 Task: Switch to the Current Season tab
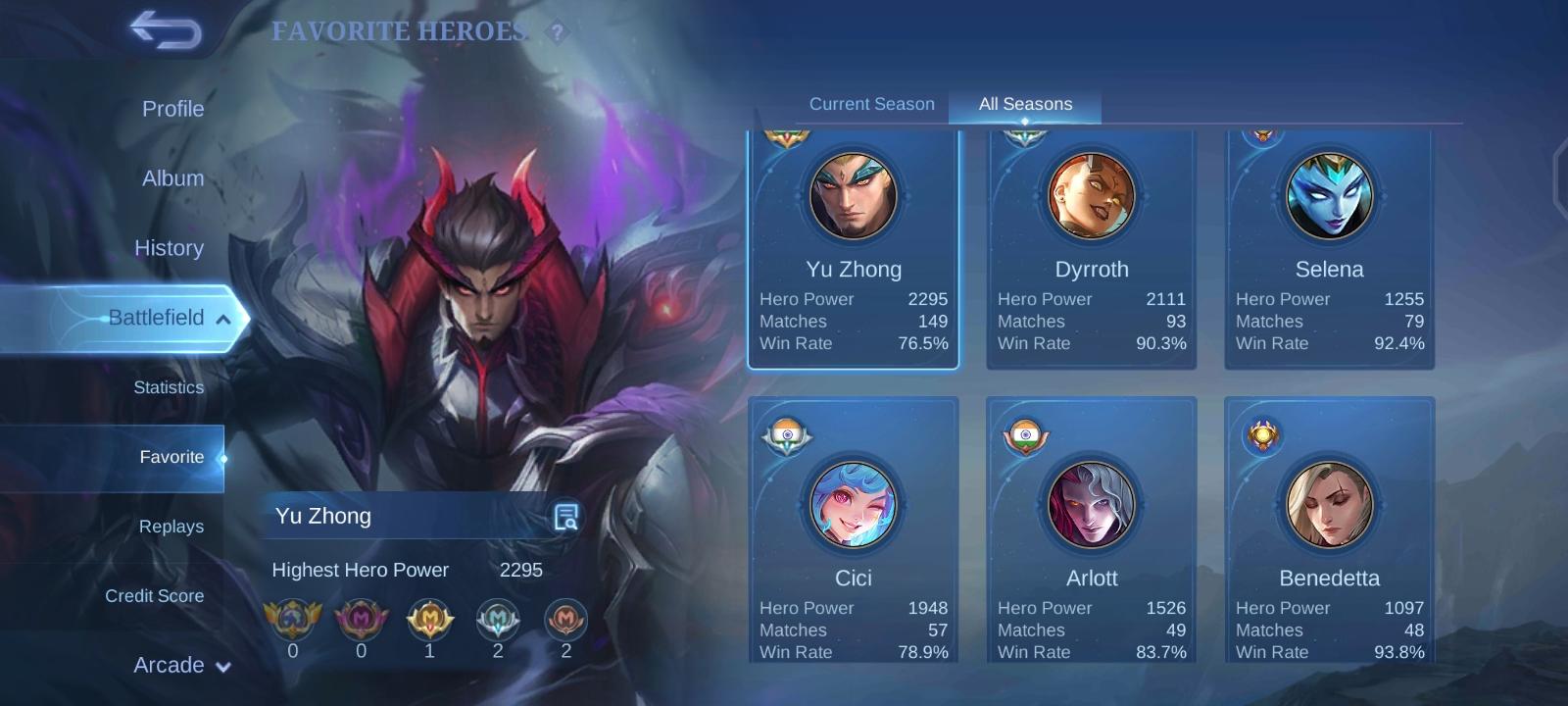tap(870, 103)
